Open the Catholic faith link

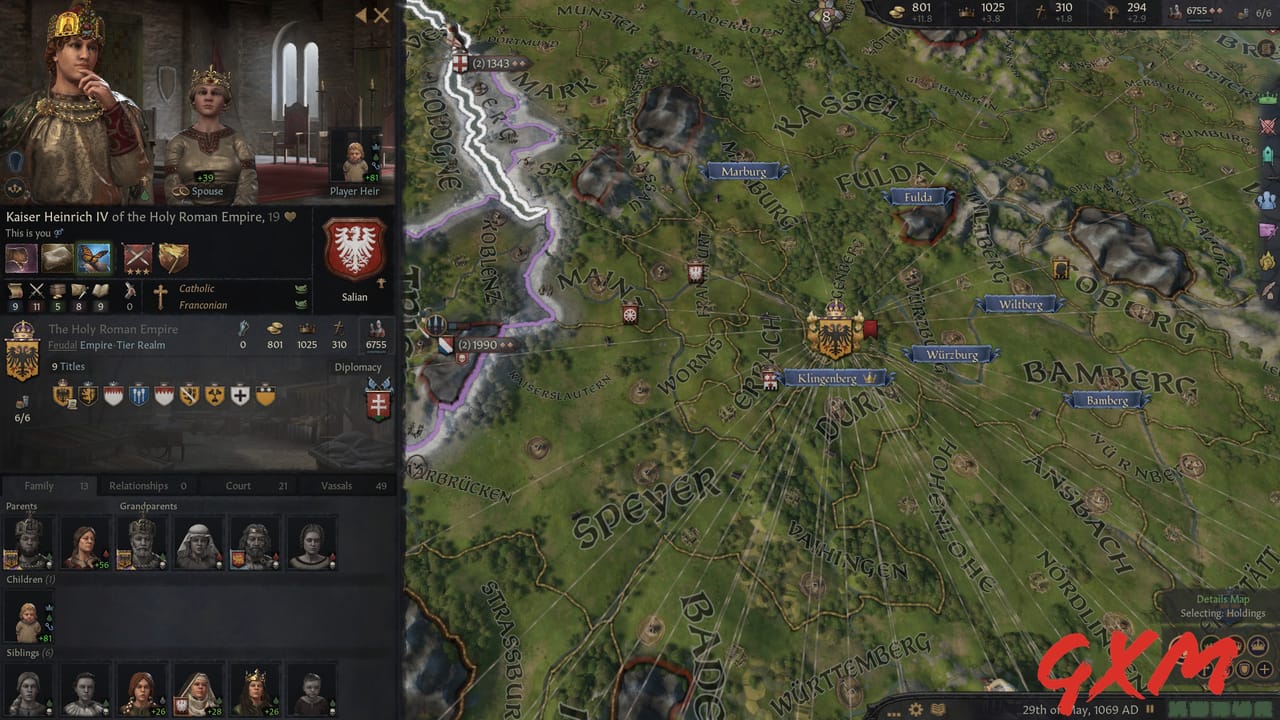[x=196, y=288]
